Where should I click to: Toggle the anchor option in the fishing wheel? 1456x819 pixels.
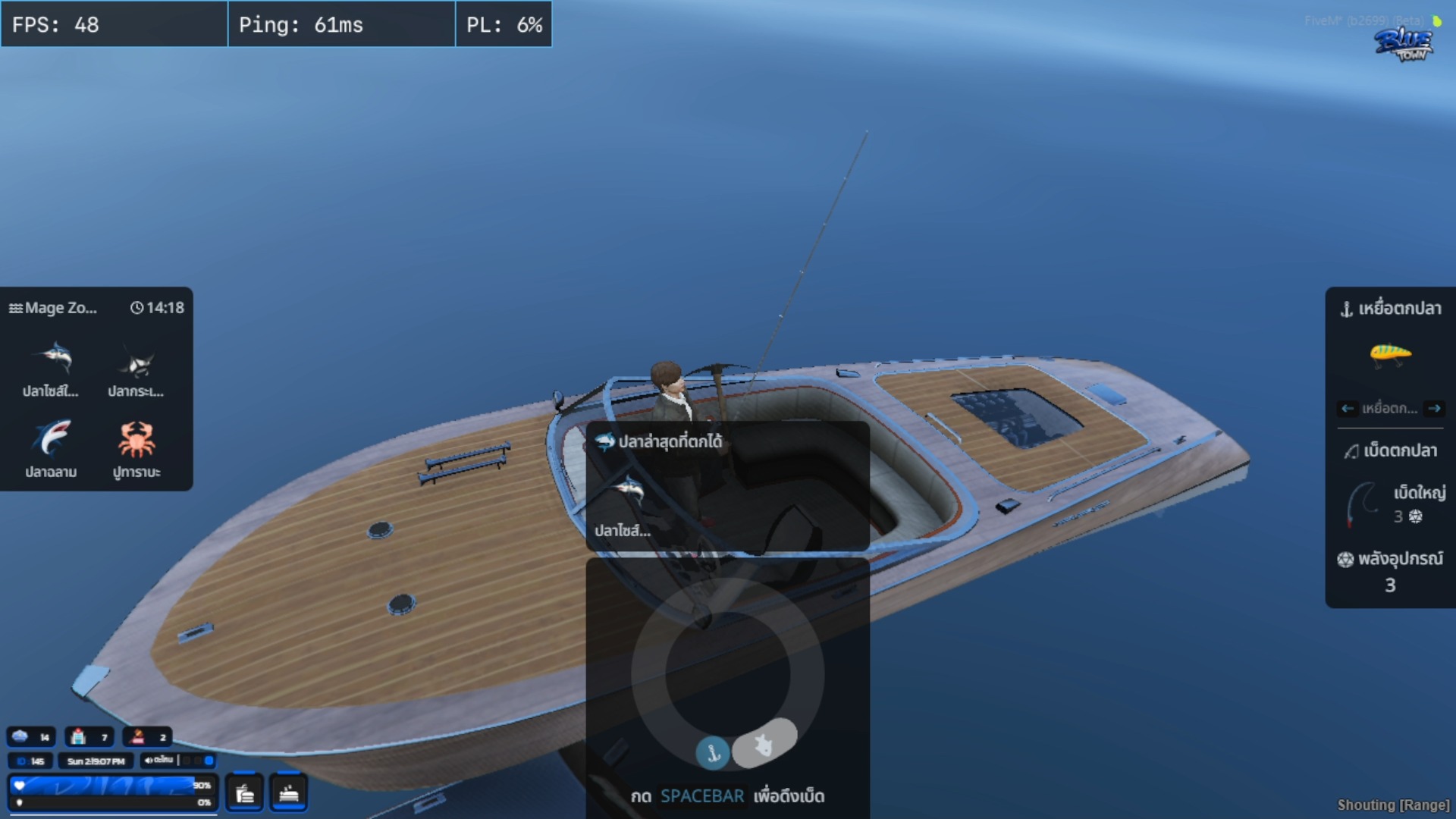tap(712, 752)
